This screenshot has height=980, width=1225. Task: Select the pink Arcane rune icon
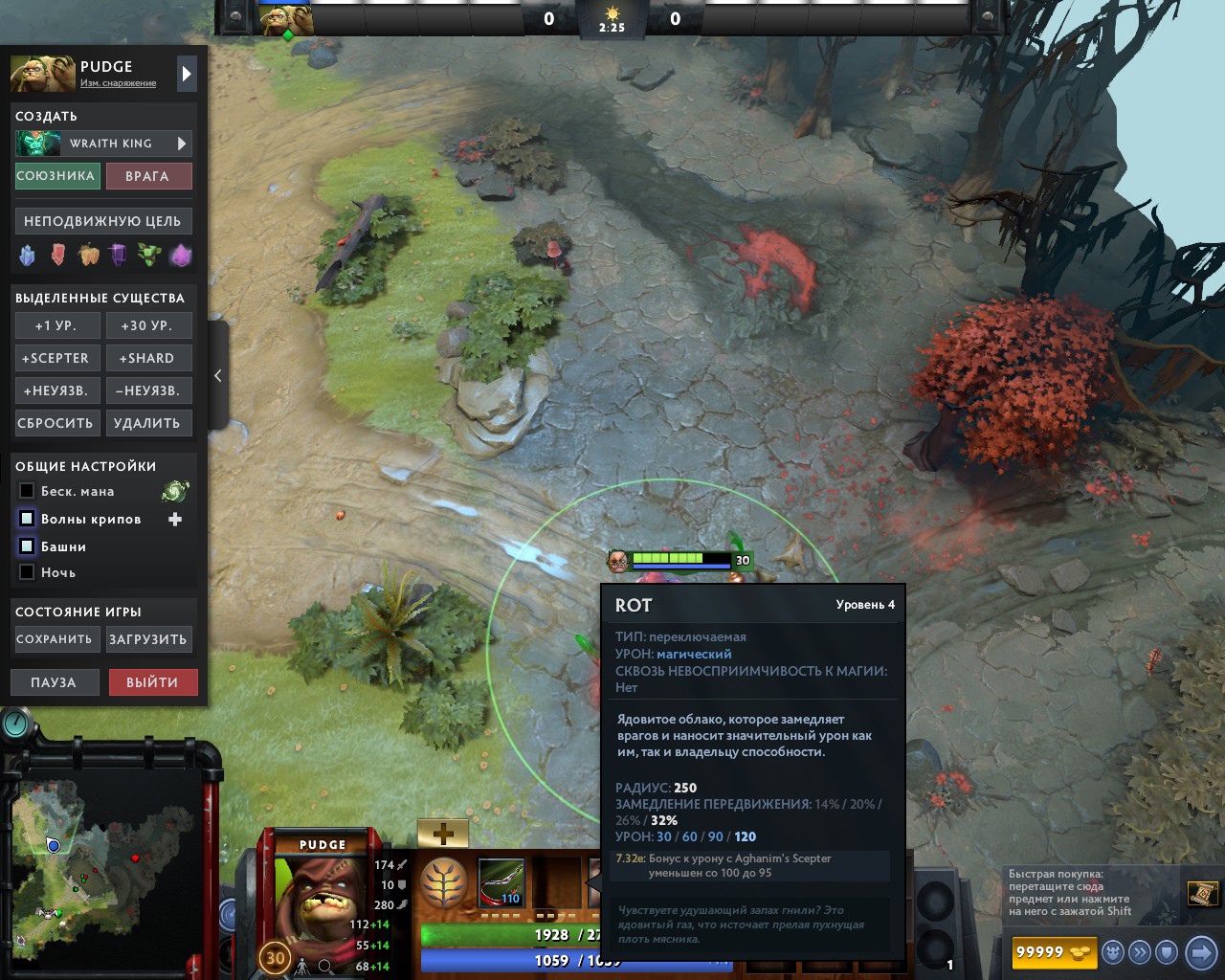coord(180,254)
